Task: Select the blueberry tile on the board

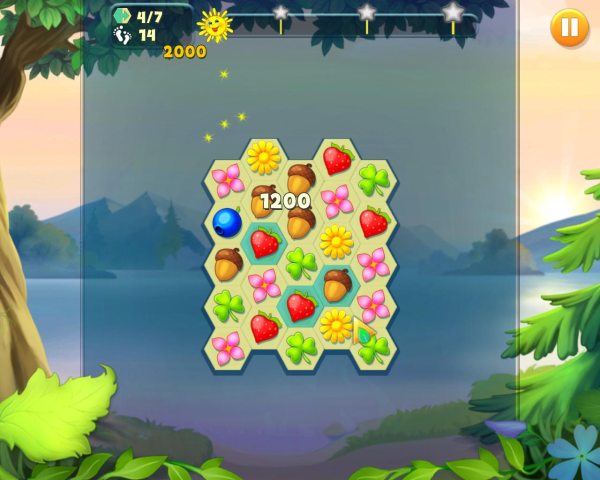Action: [x=228, y=222]
